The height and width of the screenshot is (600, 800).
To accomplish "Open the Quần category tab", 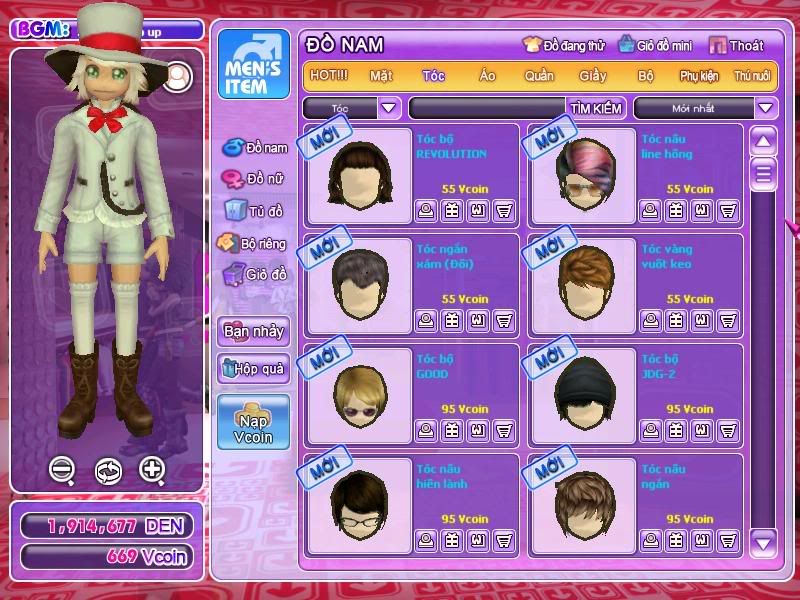I will [539, 76].
